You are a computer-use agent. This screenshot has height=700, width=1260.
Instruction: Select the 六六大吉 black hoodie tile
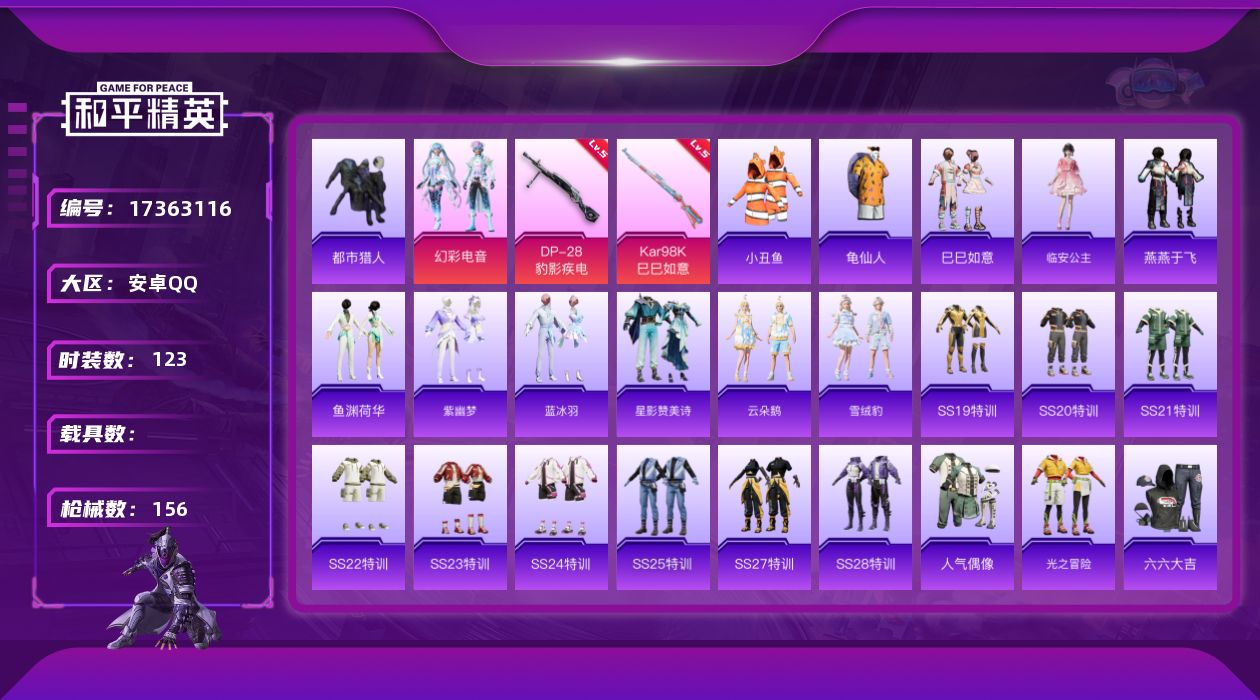pos(1170,516)
